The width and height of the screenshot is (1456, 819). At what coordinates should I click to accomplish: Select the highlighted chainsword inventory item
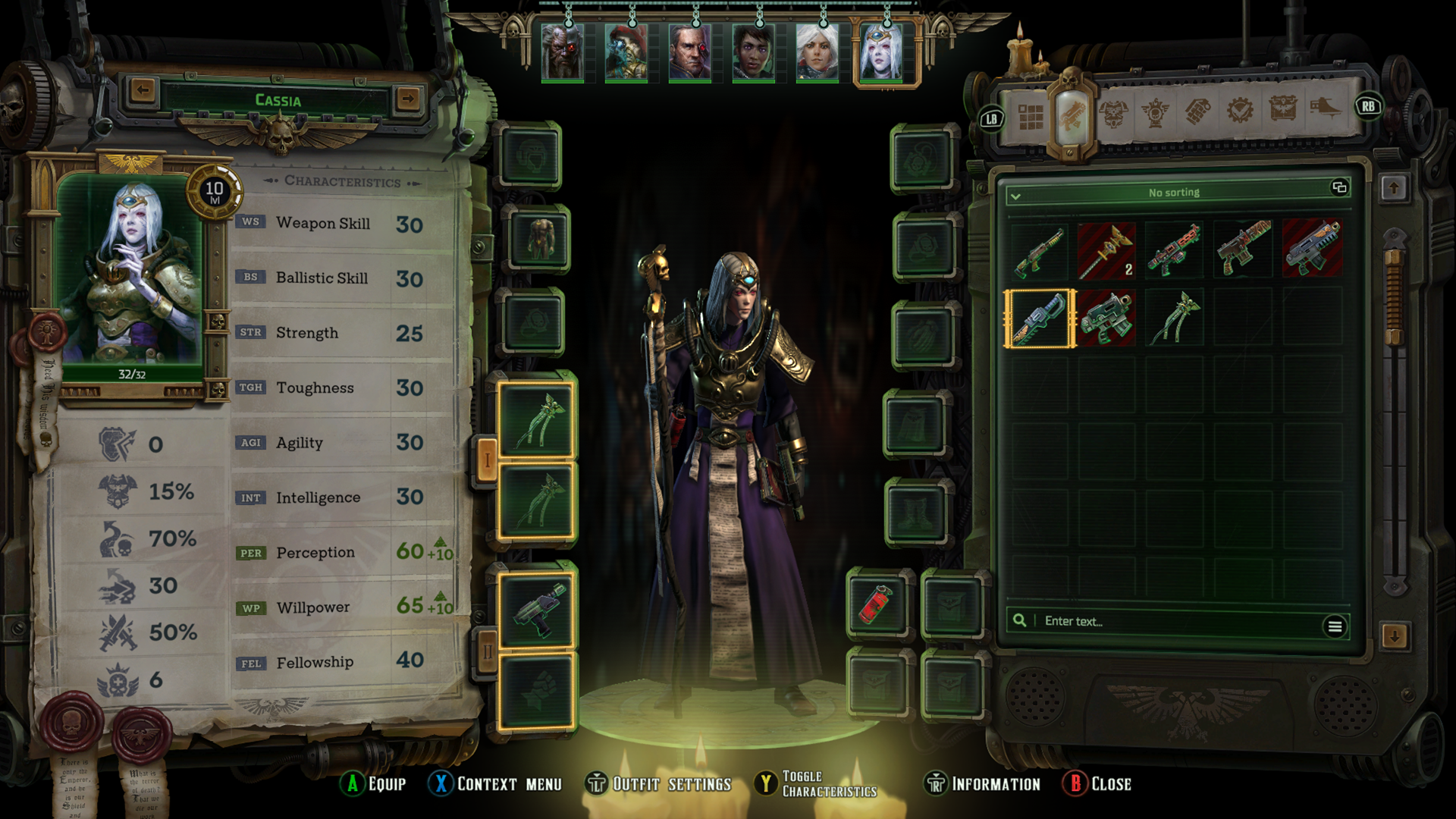[x=1040, y=319]
